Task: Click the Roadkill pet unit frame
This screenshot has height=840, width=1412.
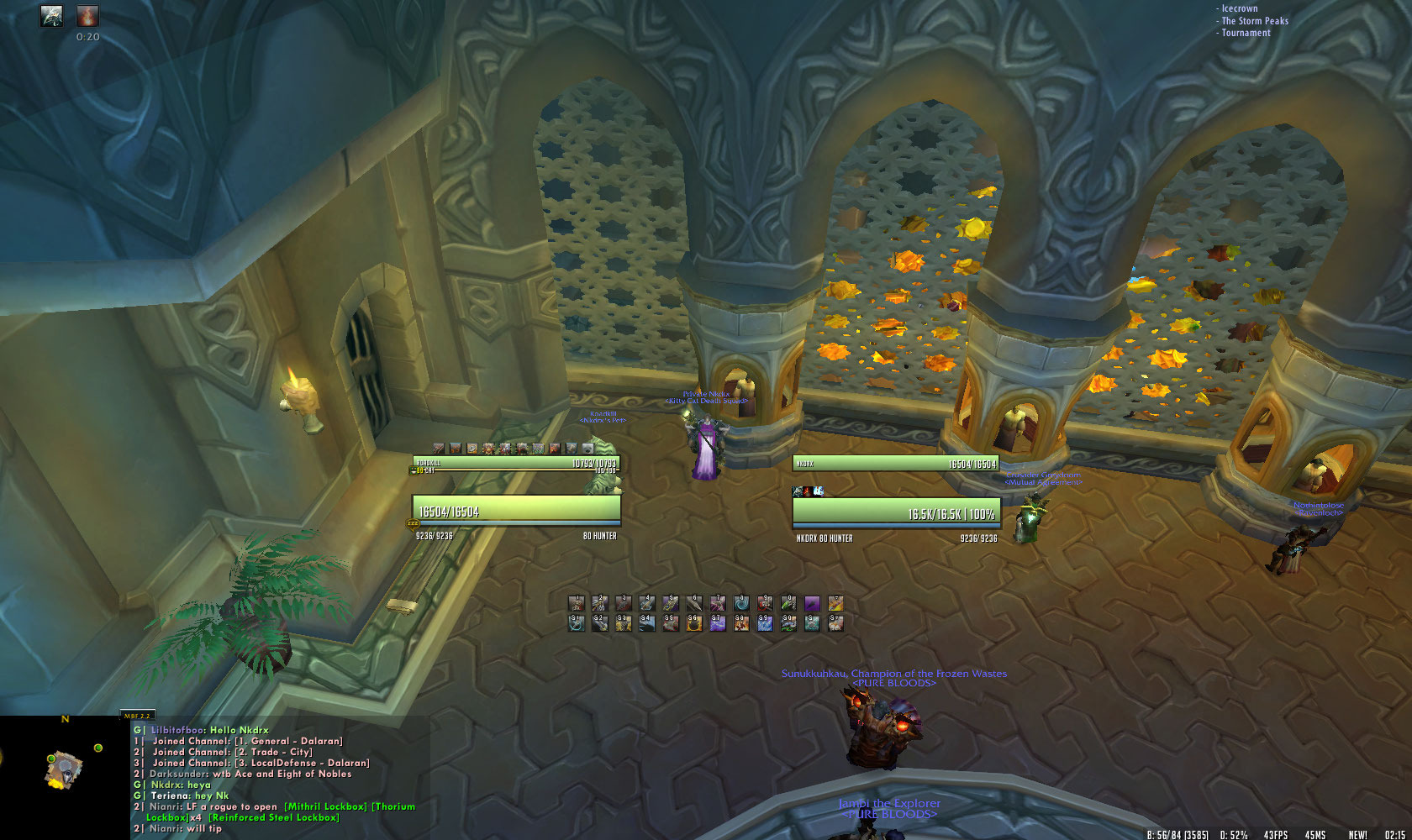Action: click(516, 463)
